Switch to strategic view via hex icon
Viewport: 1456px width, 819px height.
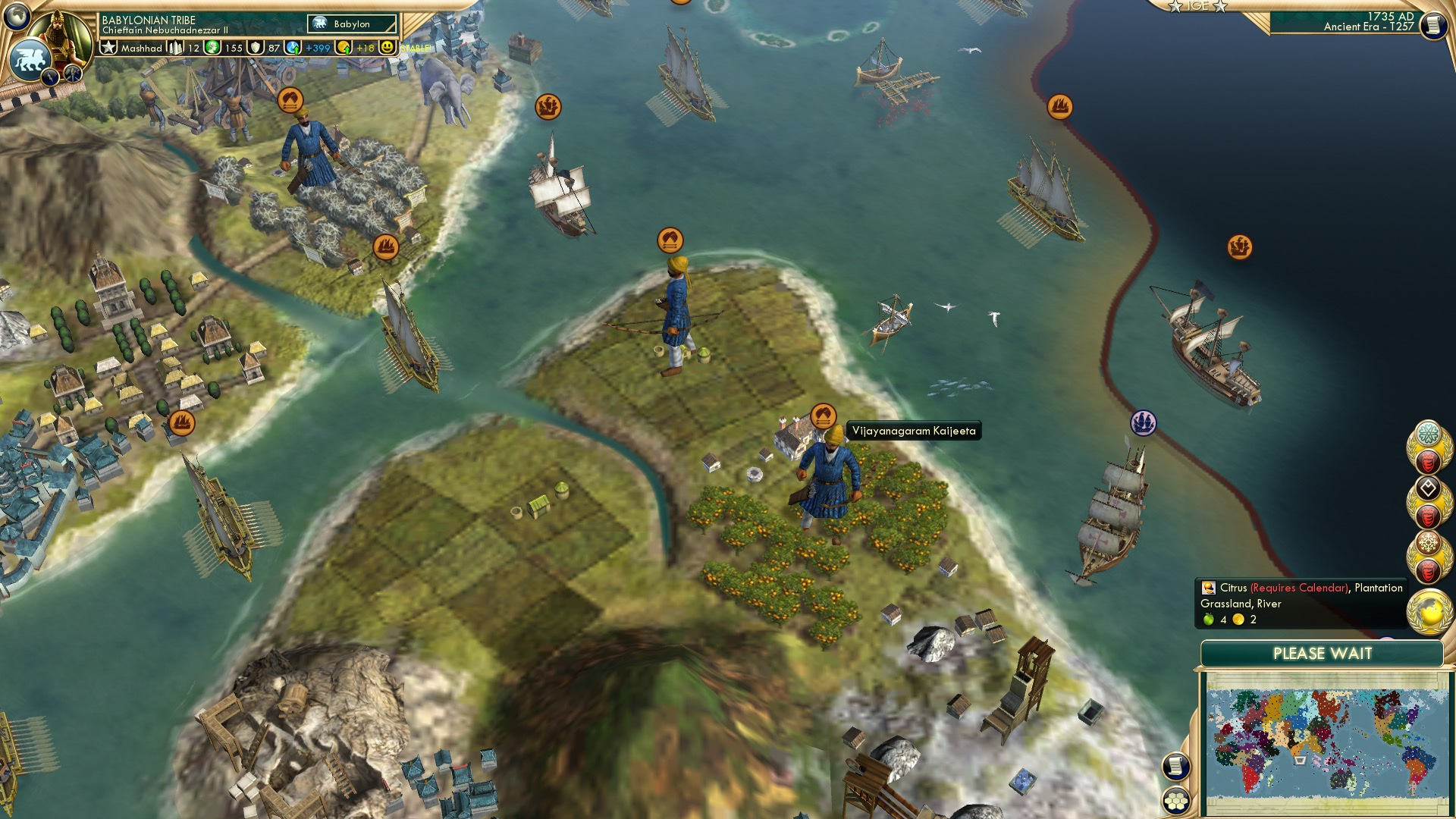[1175, 801]
